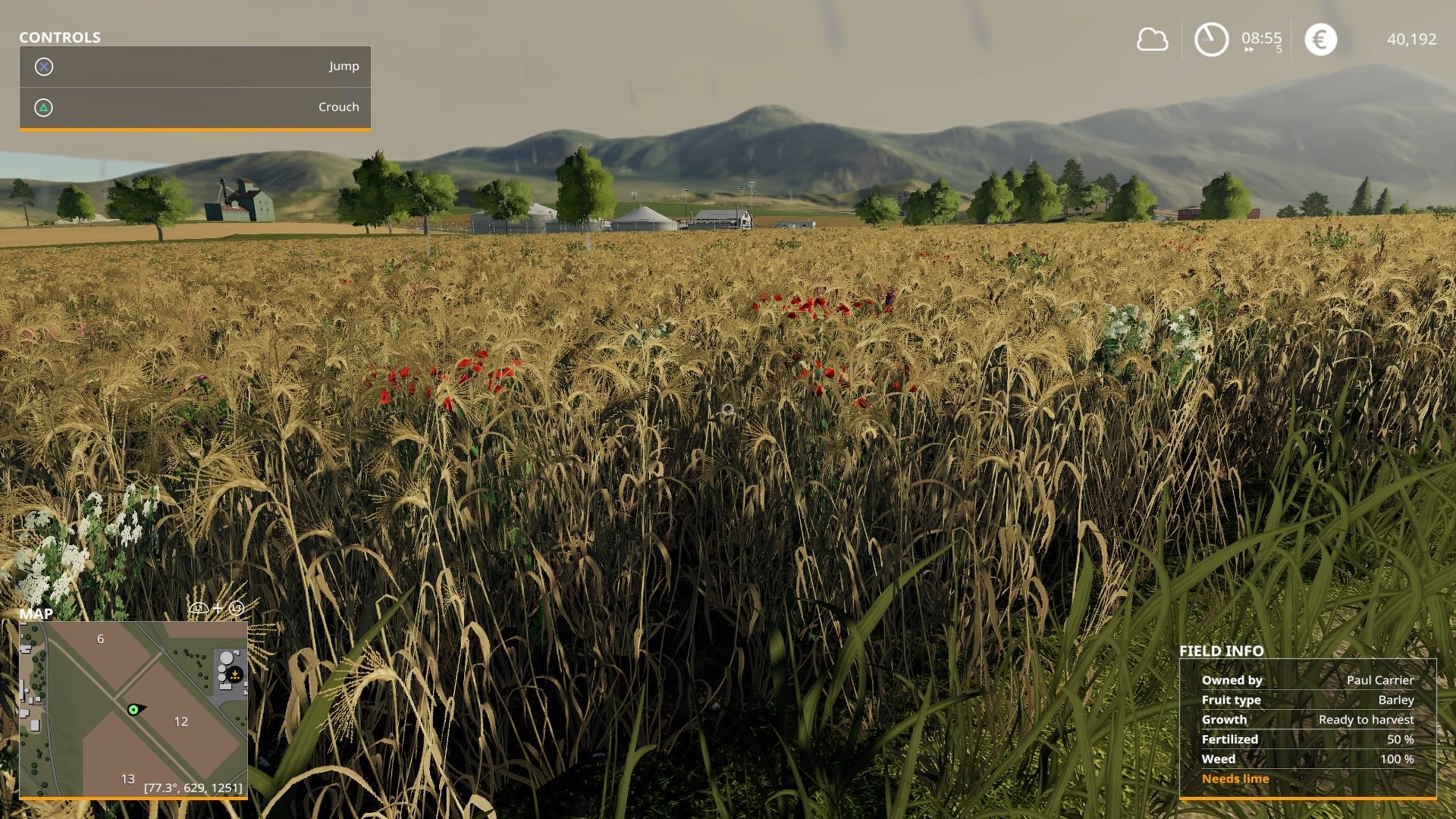Image resolution: width=1456 pixels, height=819 pixels.
Task: Click the L1 zoom hint icon above the map
Action: (199, 607)
